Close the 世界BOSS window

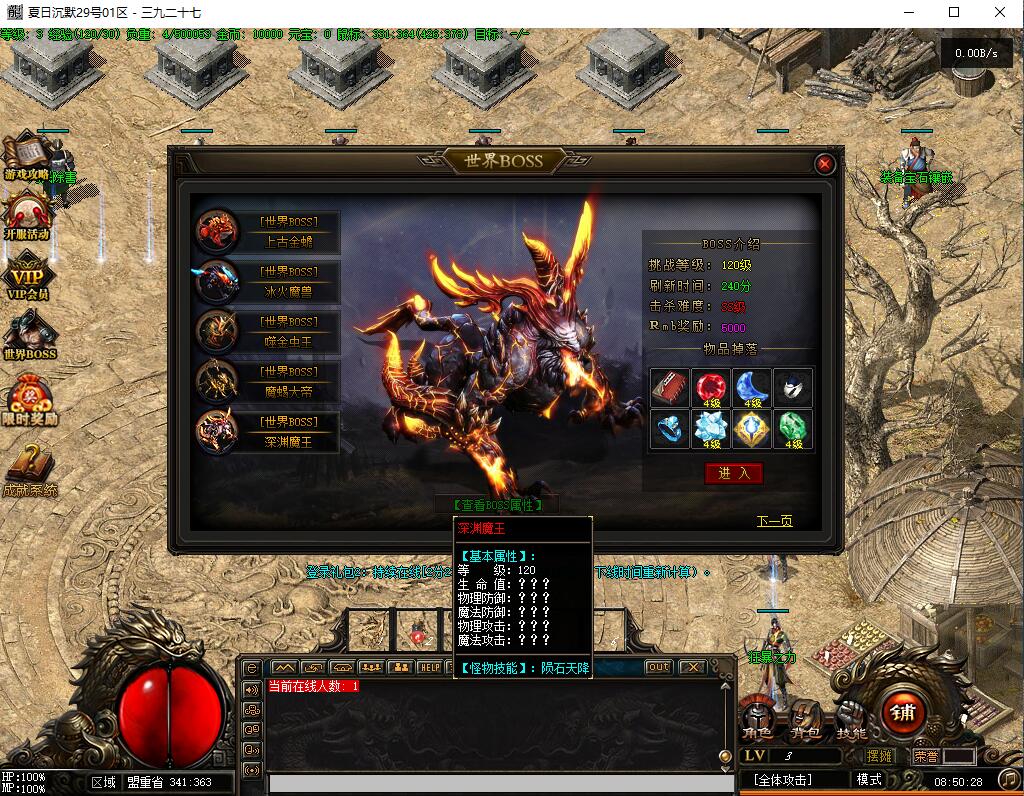tap(825, 164)
